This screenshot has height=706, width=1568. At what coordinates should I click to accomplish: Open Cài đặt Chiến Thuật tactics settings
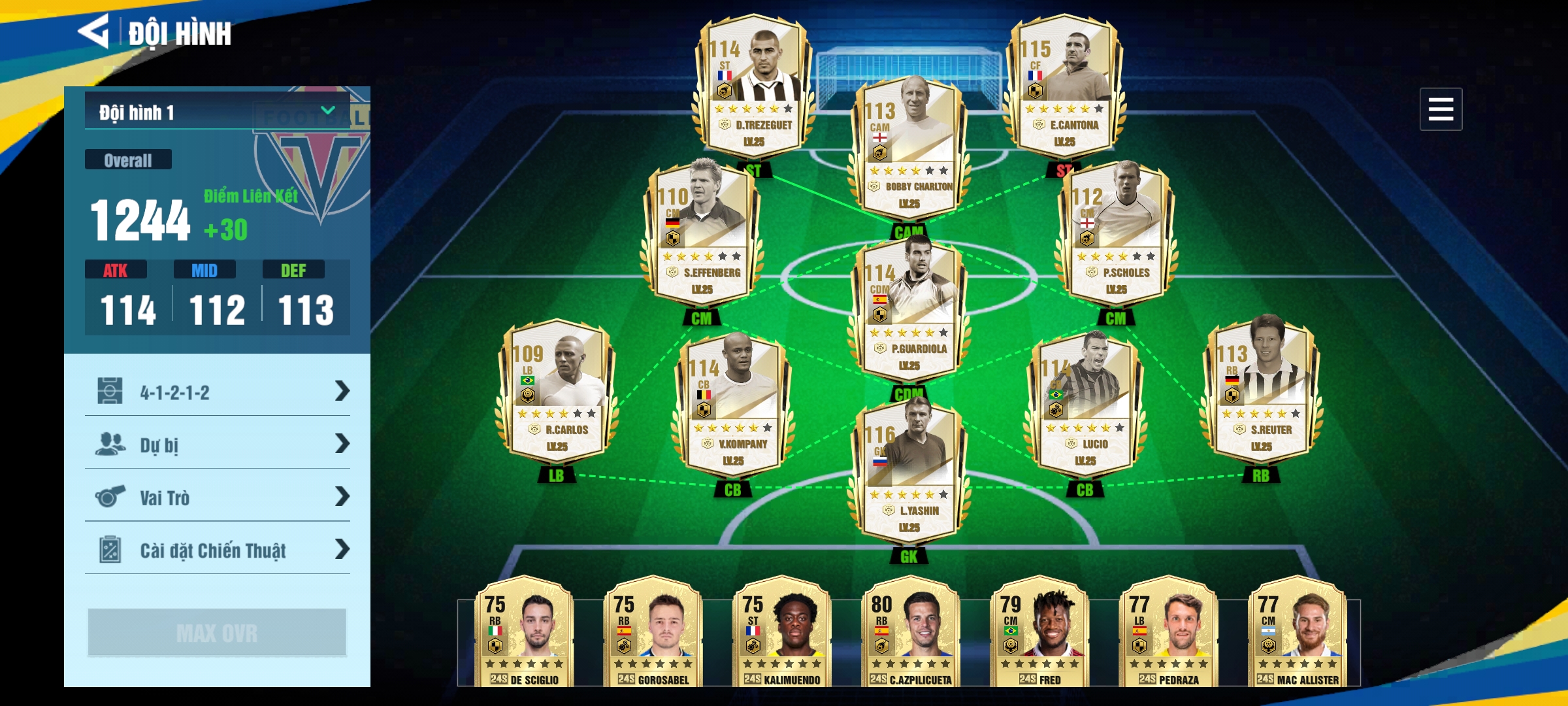[x=218, y=550]
